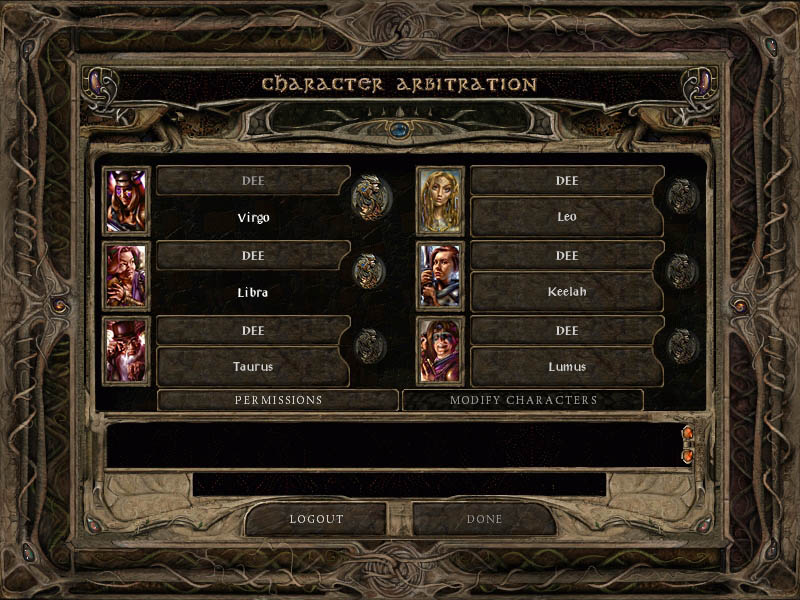This screenshot has height=600, width=800.
Task: Click Leo's blonde character portrait
Action: point(440,200)
